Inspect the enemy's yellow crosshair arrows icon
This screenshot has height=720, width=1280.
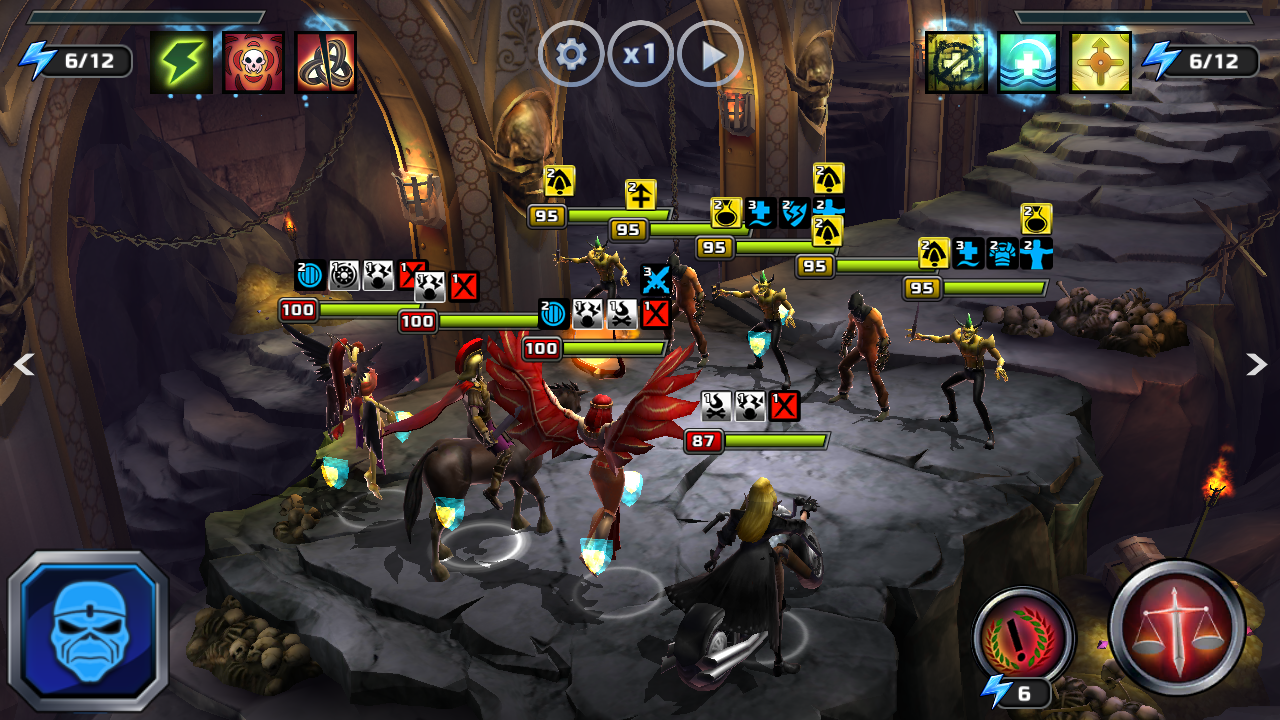click(x=1100, y=62)
